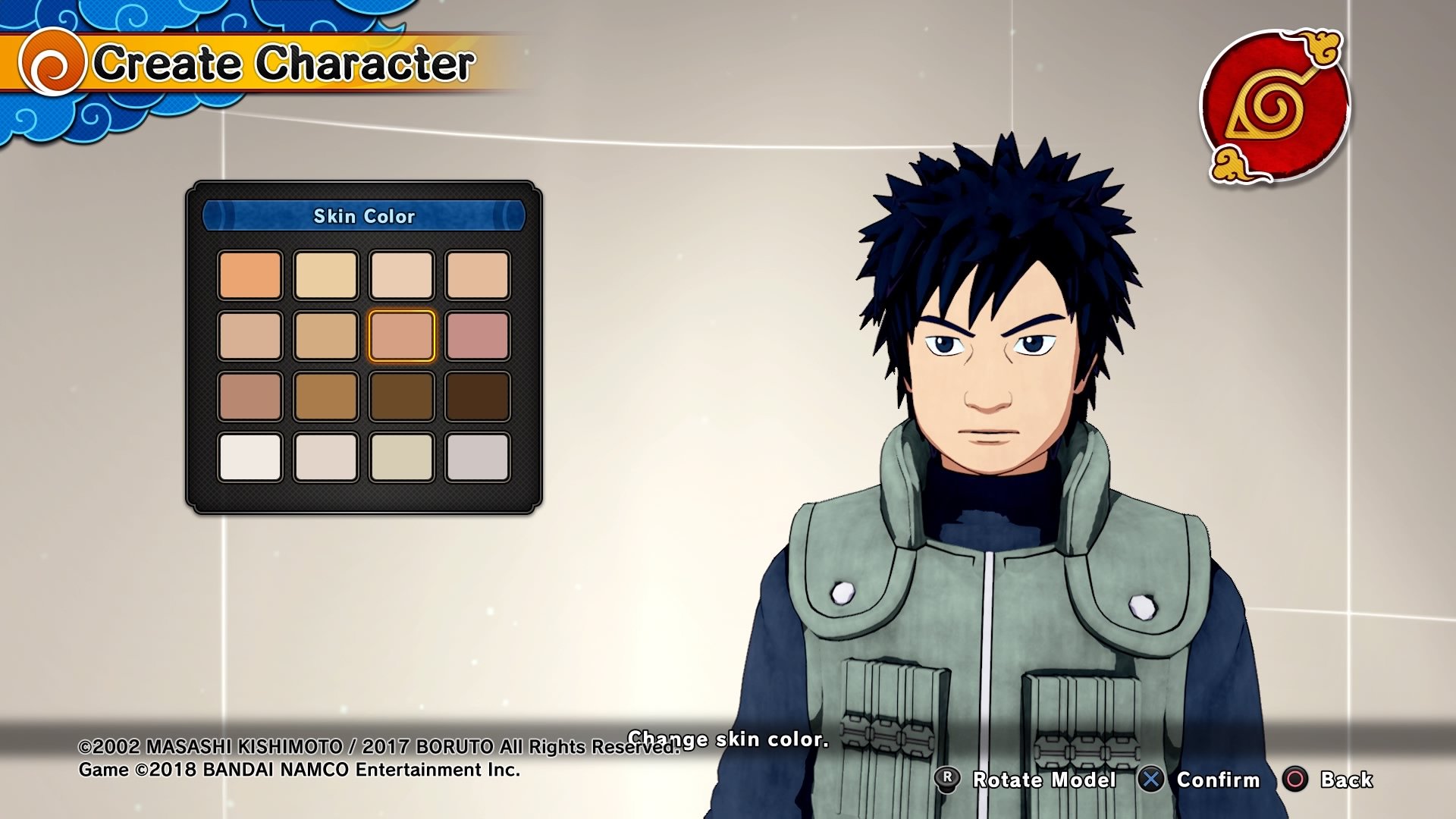Pick the dusty rose pink skin color
Viewport: 1456px width, 819px height.
(478, 335)
